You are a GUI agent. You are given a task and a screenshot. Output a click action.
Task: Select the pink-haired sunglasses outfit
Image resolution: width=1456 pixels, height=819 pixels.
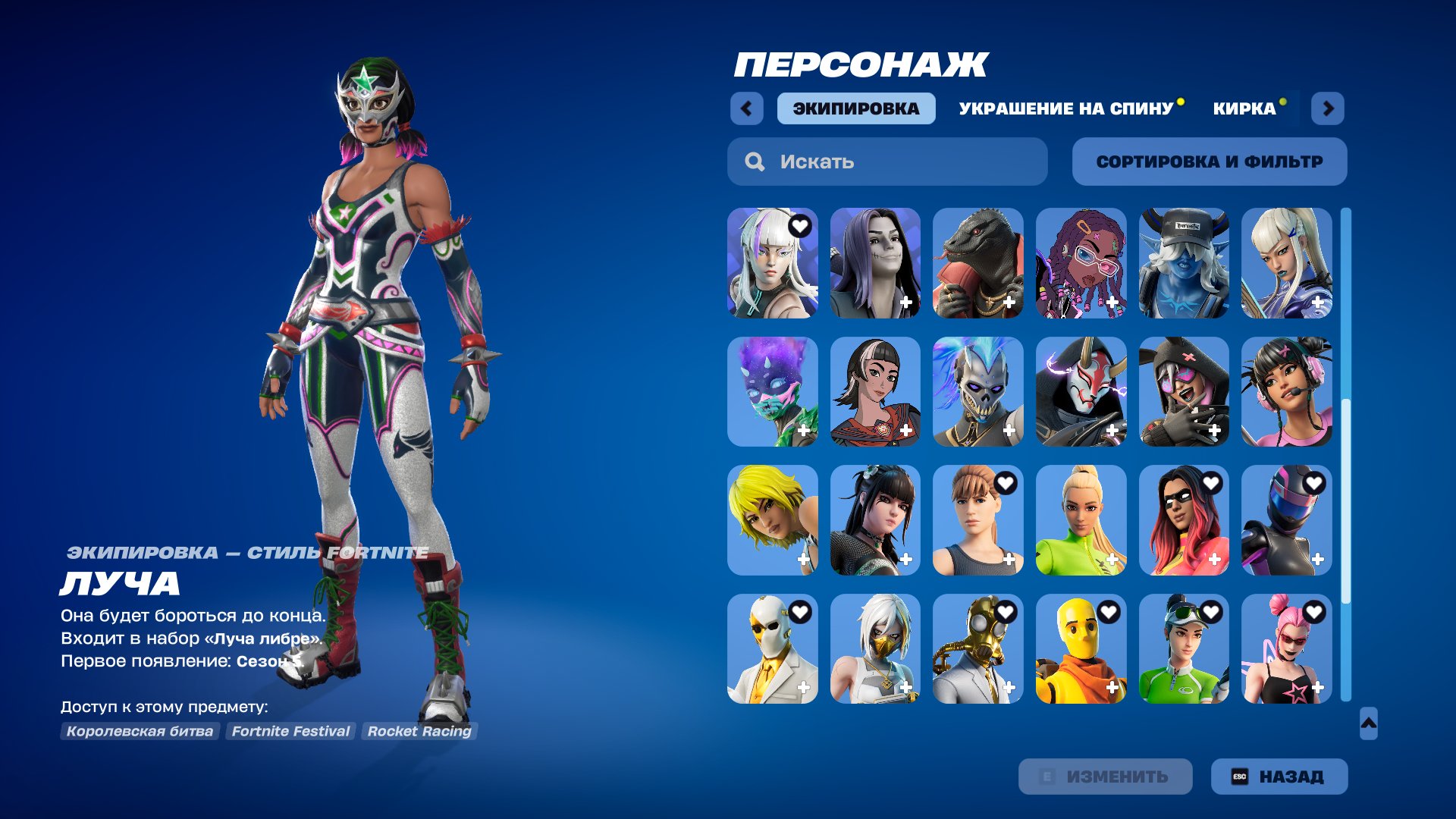click(1286, 649)
